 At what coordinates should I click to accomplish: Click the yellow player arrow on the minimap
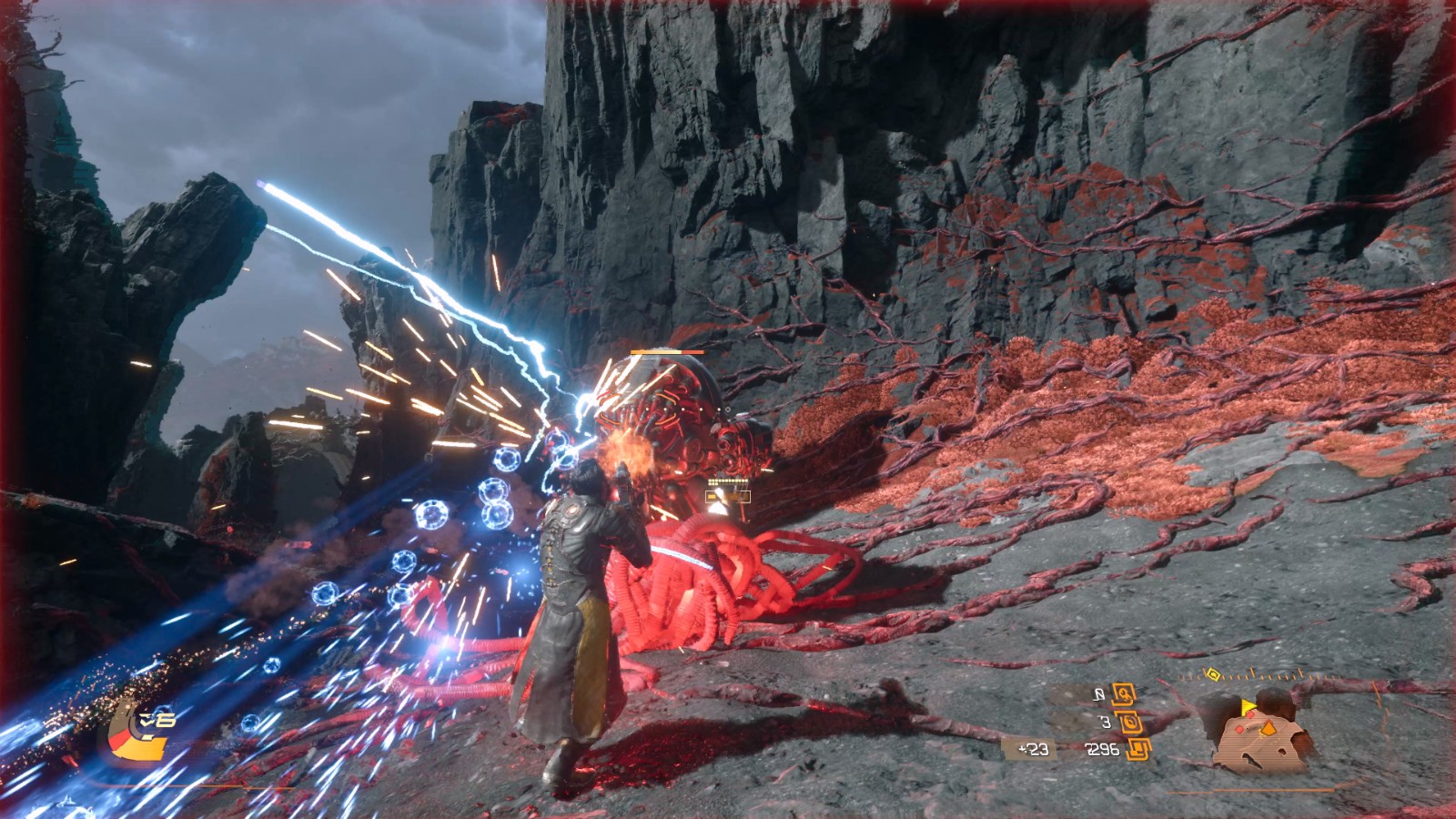pyautogui.click(x=1248, y=707)
